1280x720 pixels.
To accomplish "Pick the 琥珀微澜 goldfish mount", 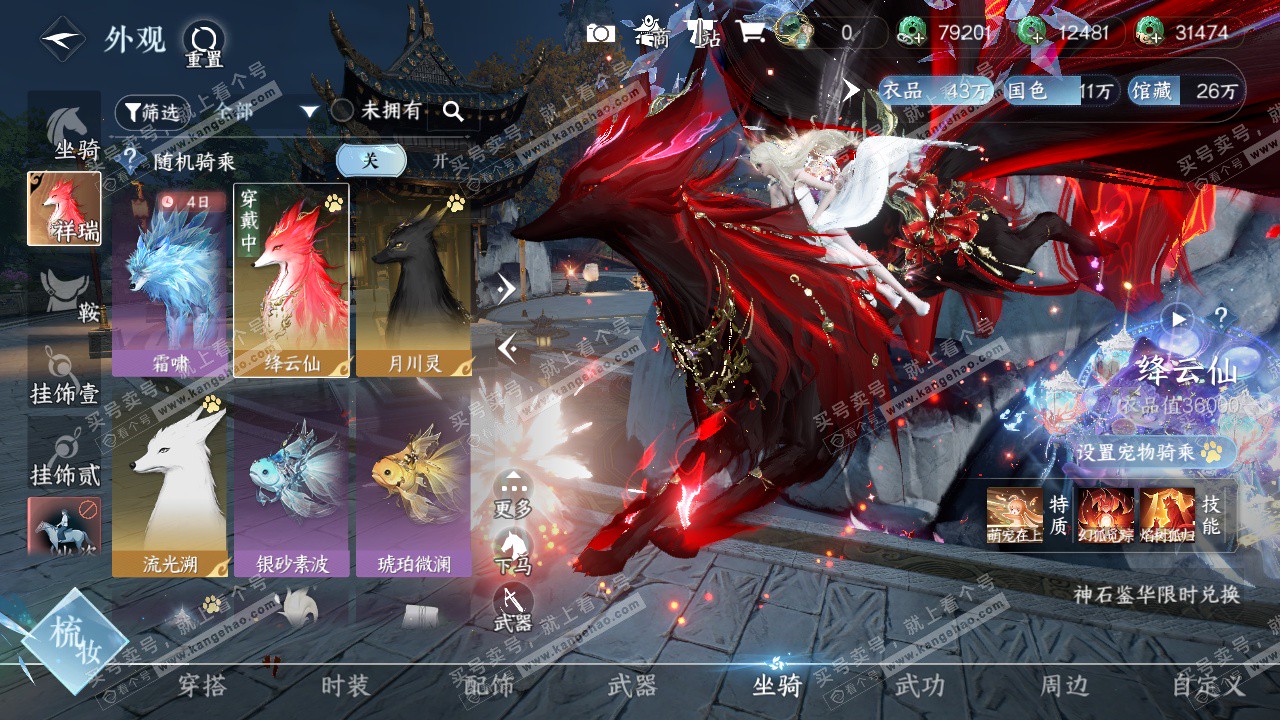I will [x=413, y=482].
